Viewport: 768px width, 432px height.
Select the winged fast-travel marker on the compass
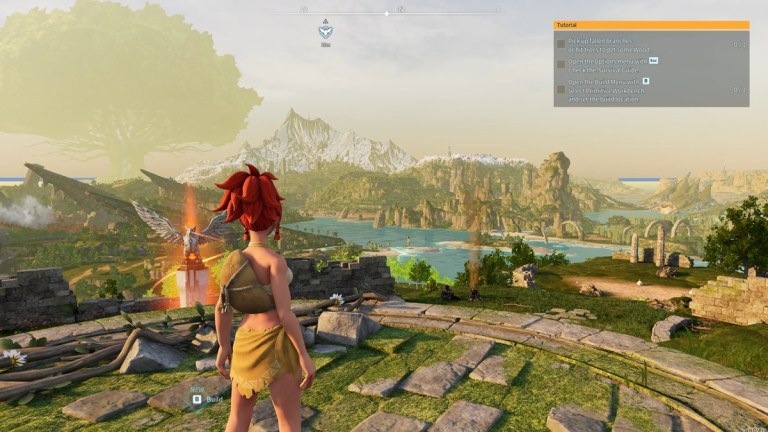[325, 30]
